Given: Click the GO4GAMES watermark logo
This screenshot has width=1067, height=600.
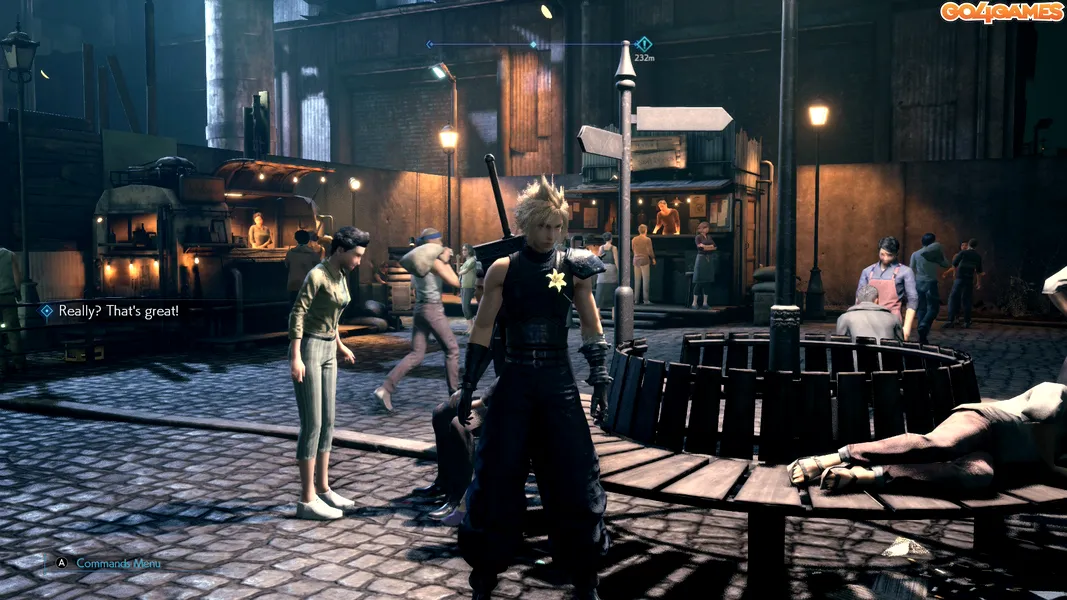Looking at the screenshot, I should point(1001,12).
